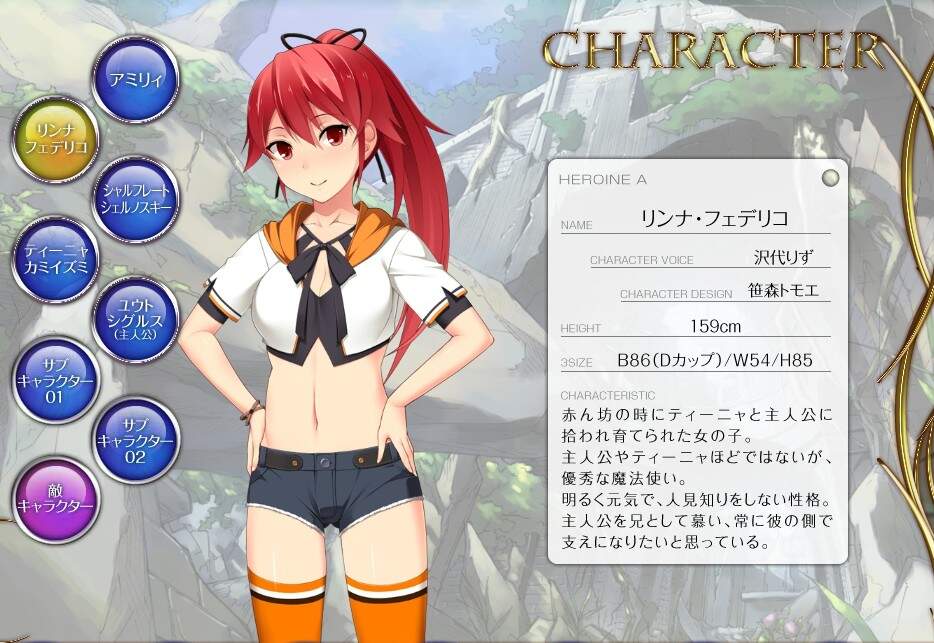
Task: Select the アミリィ character orb
Action: point(135,78)
